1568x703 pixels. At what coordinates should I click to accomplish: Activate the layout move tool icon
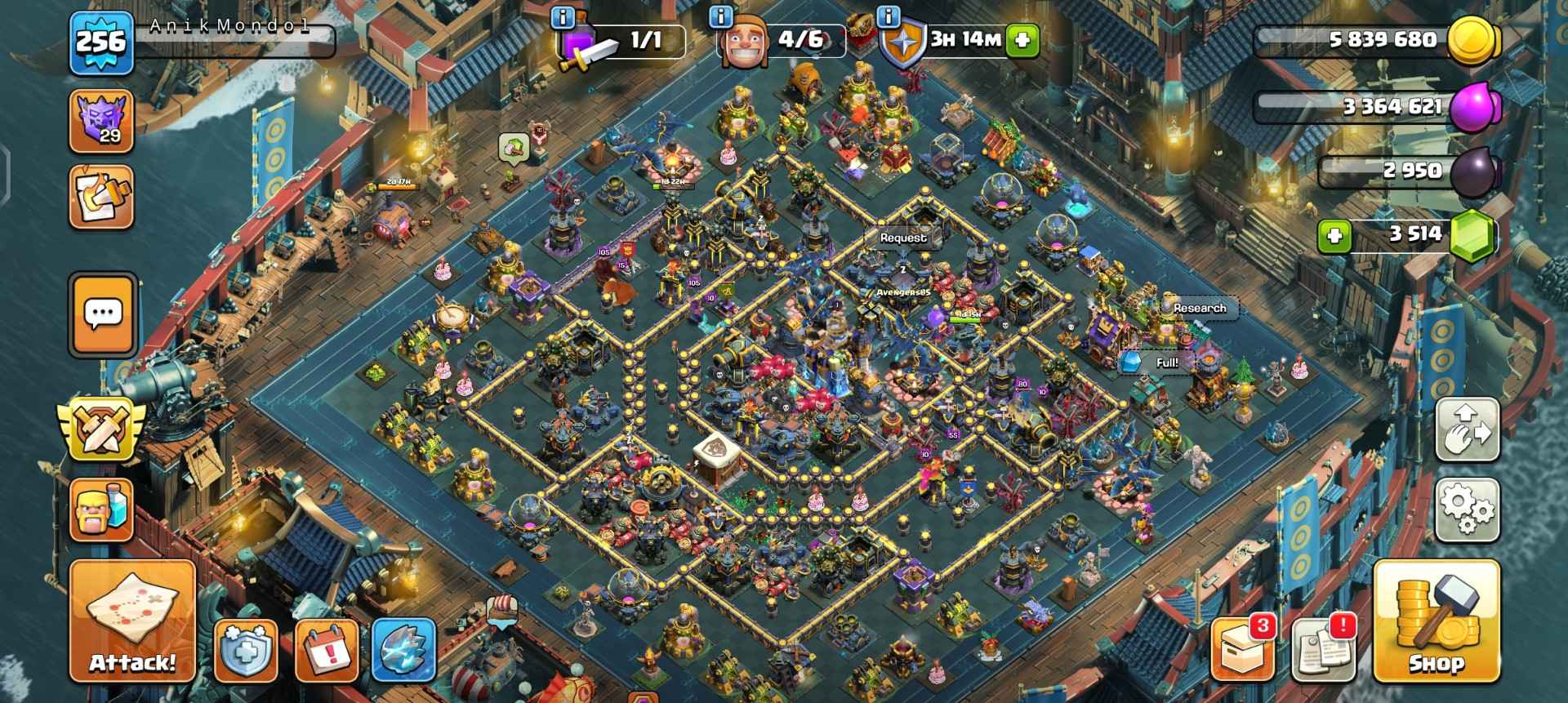point(1468,430)
